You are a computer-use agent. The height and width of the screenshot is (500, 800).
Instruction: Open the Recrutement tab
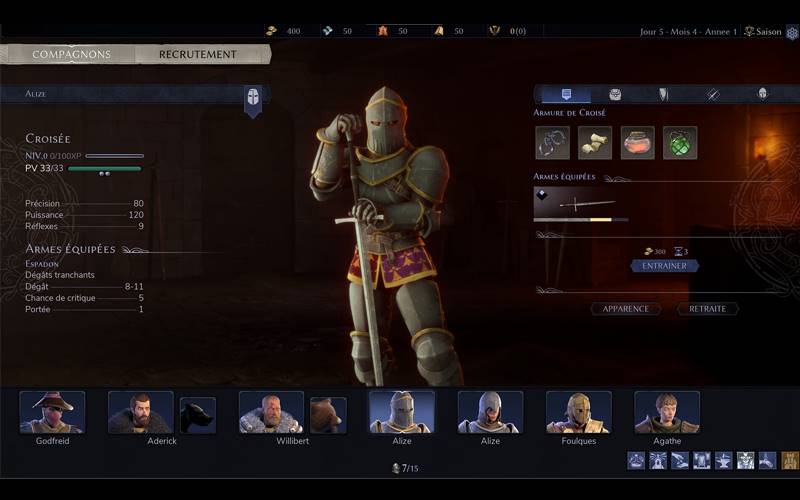pyautogui.click(x=198, y=54)
